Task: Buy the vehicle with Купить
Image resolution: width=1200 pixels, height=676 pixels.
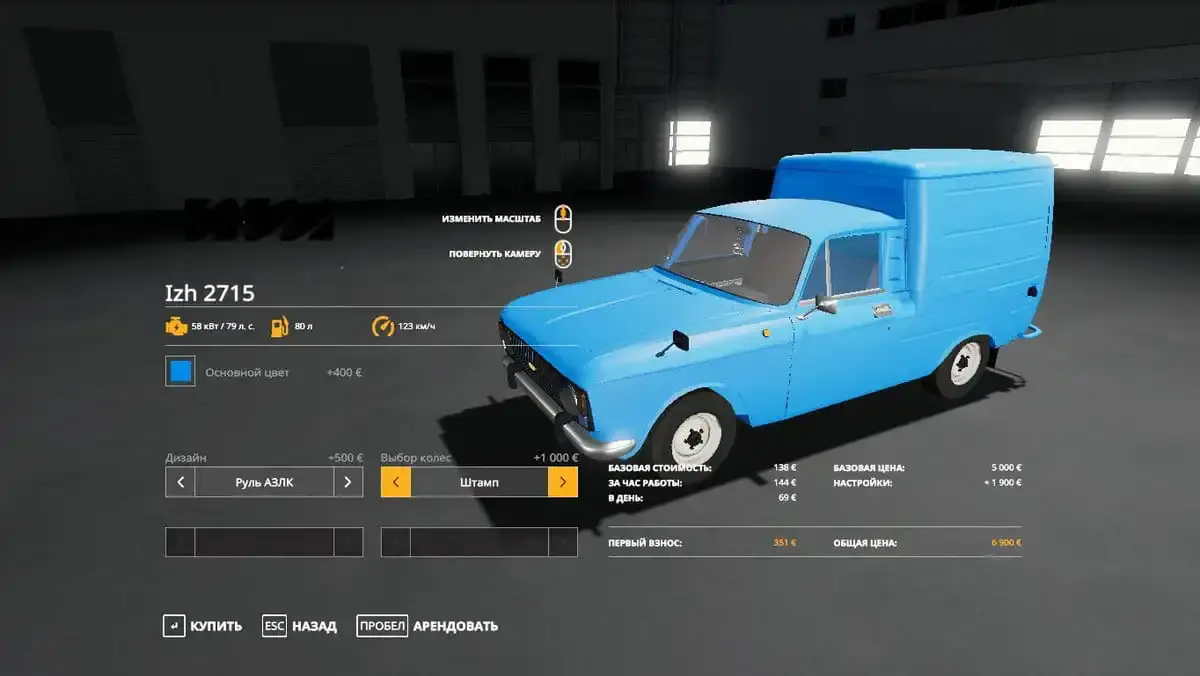Action: (204, 626)
